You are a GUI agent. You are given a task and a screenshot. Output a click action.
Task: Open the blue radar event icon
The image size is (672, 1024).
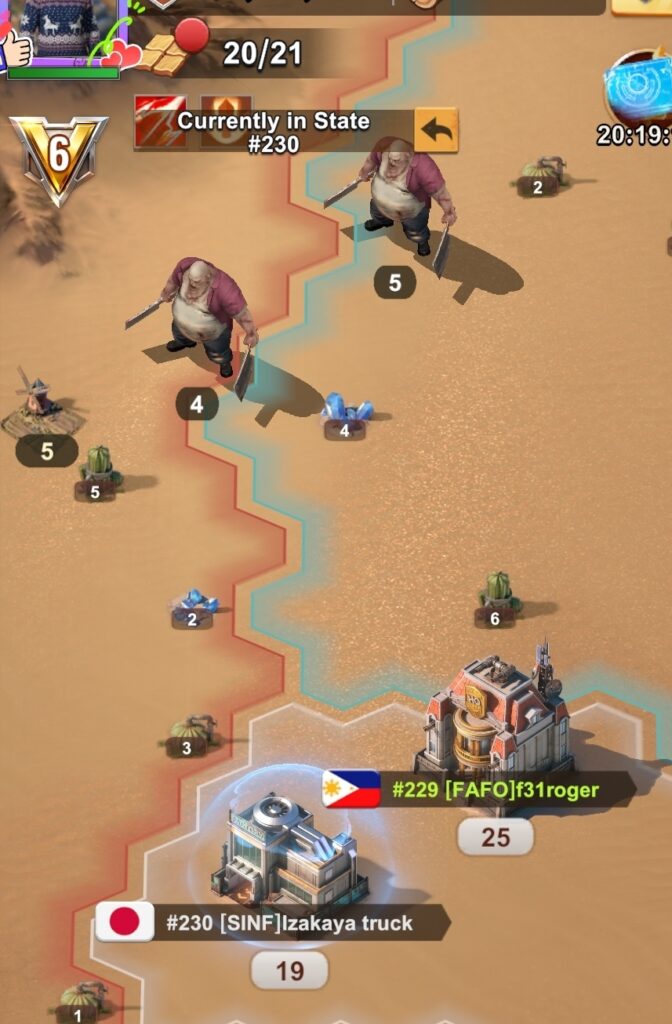(x=640, y=88)
